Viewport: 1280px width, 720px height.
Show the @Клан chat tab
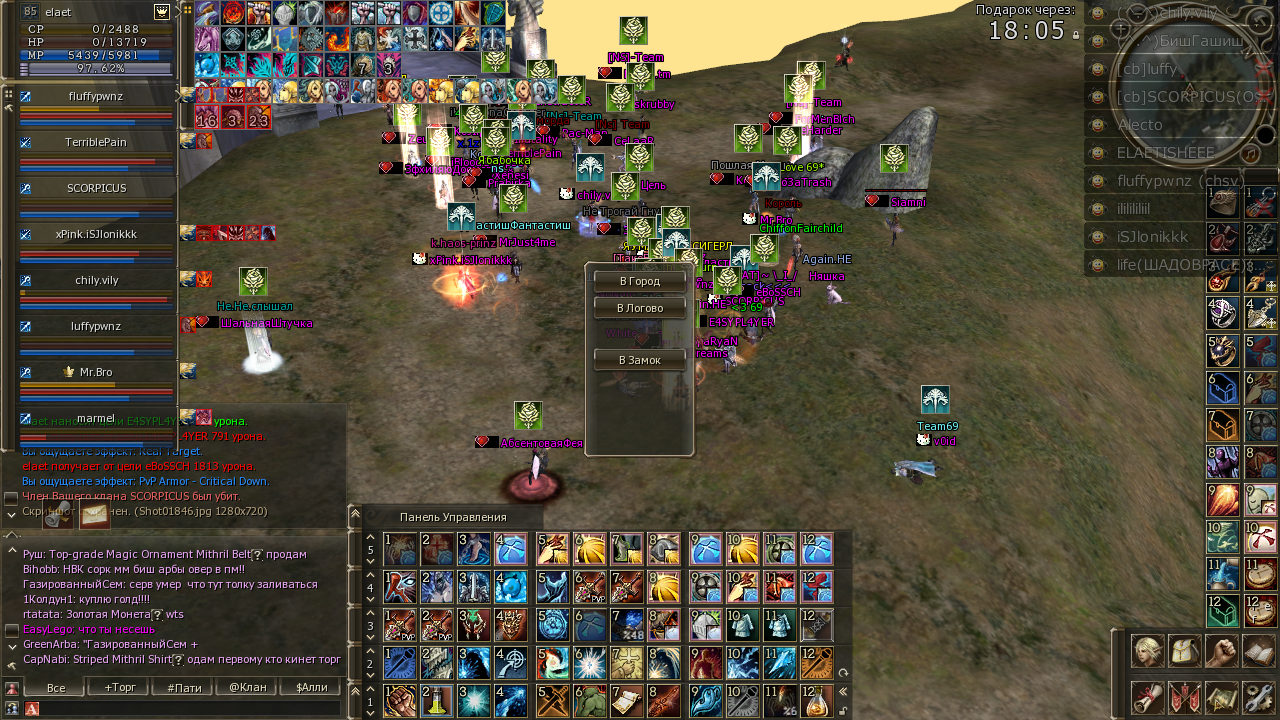[247, 688]
